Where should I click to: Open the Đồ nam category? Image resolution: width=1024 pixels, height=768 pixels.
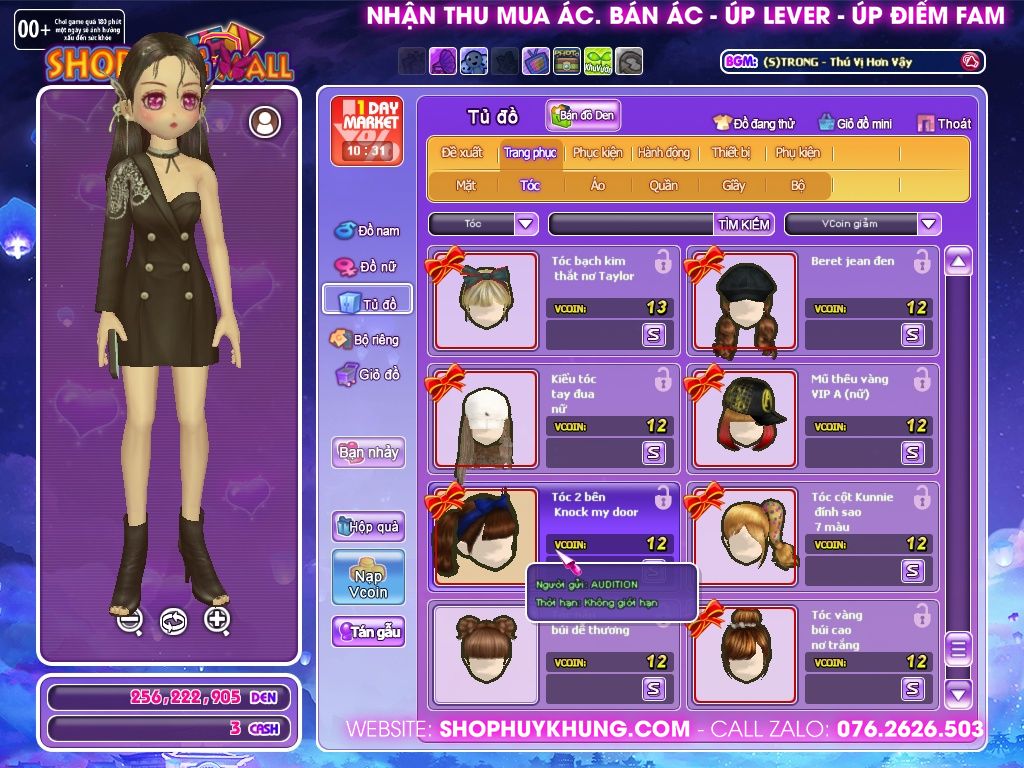367,231
